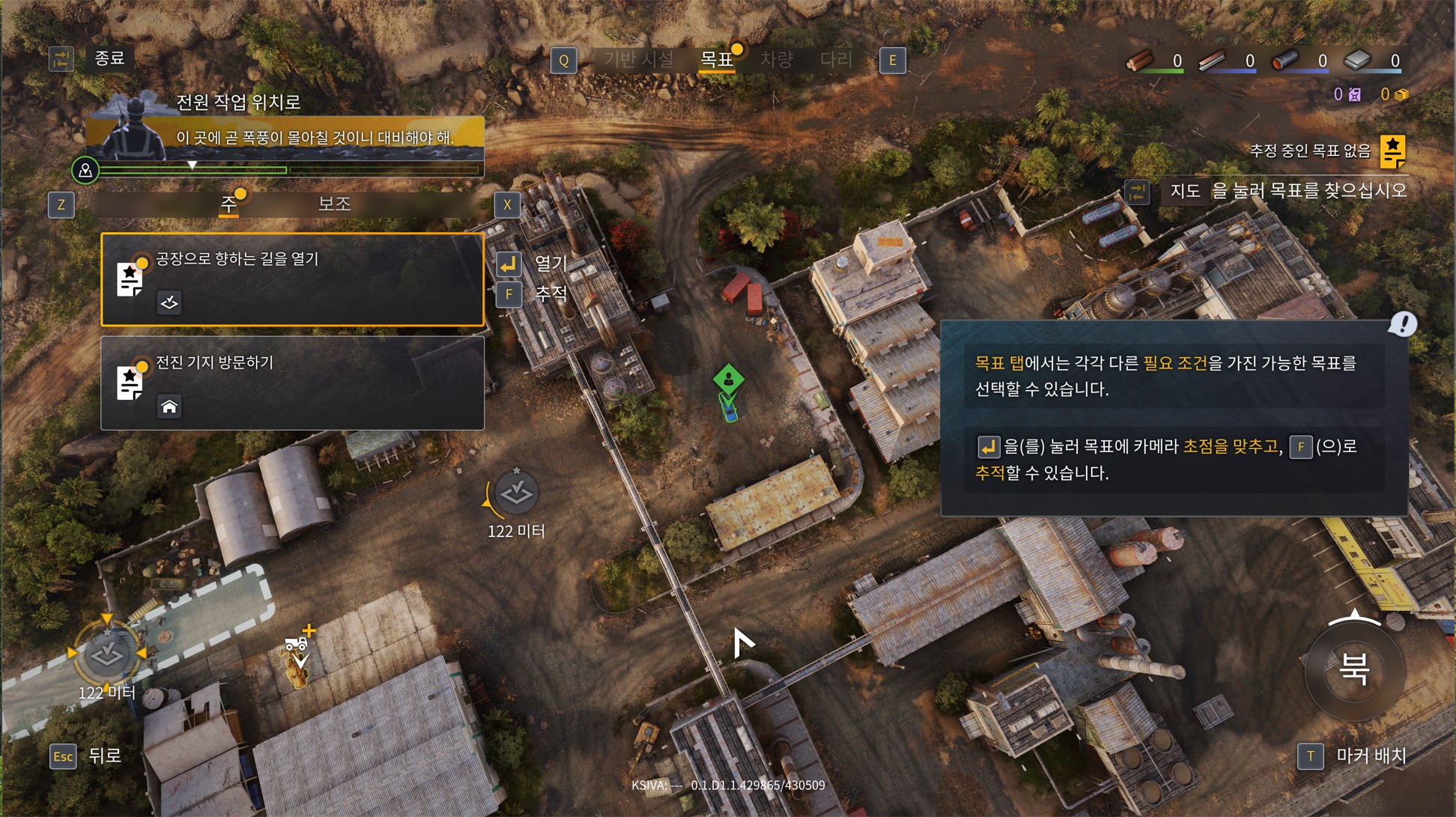Show the 보조 objectives sub-tab
Image resolution: width=1456 pixels, height=817 pixels.
click(334, 204)
